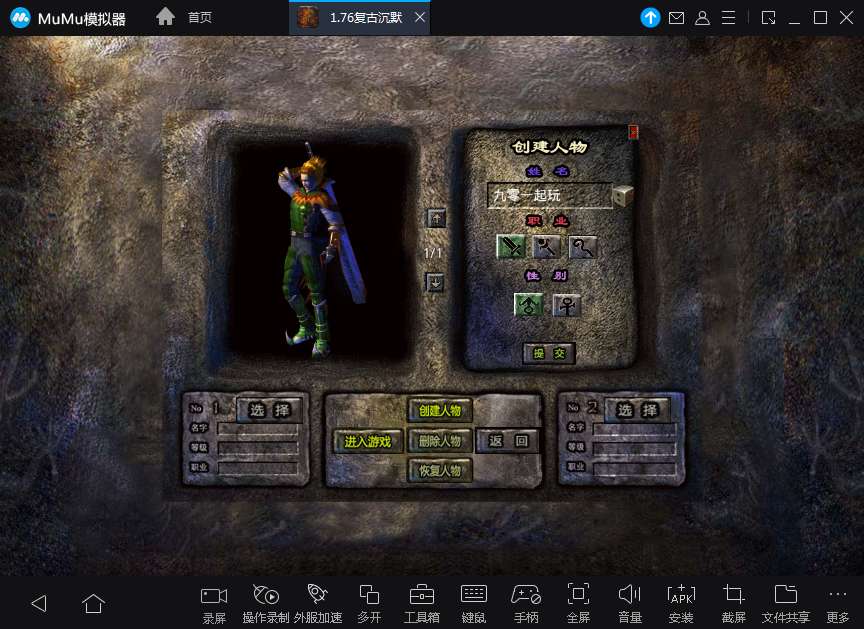Restore a character via 恢复人物

(440, 471)
